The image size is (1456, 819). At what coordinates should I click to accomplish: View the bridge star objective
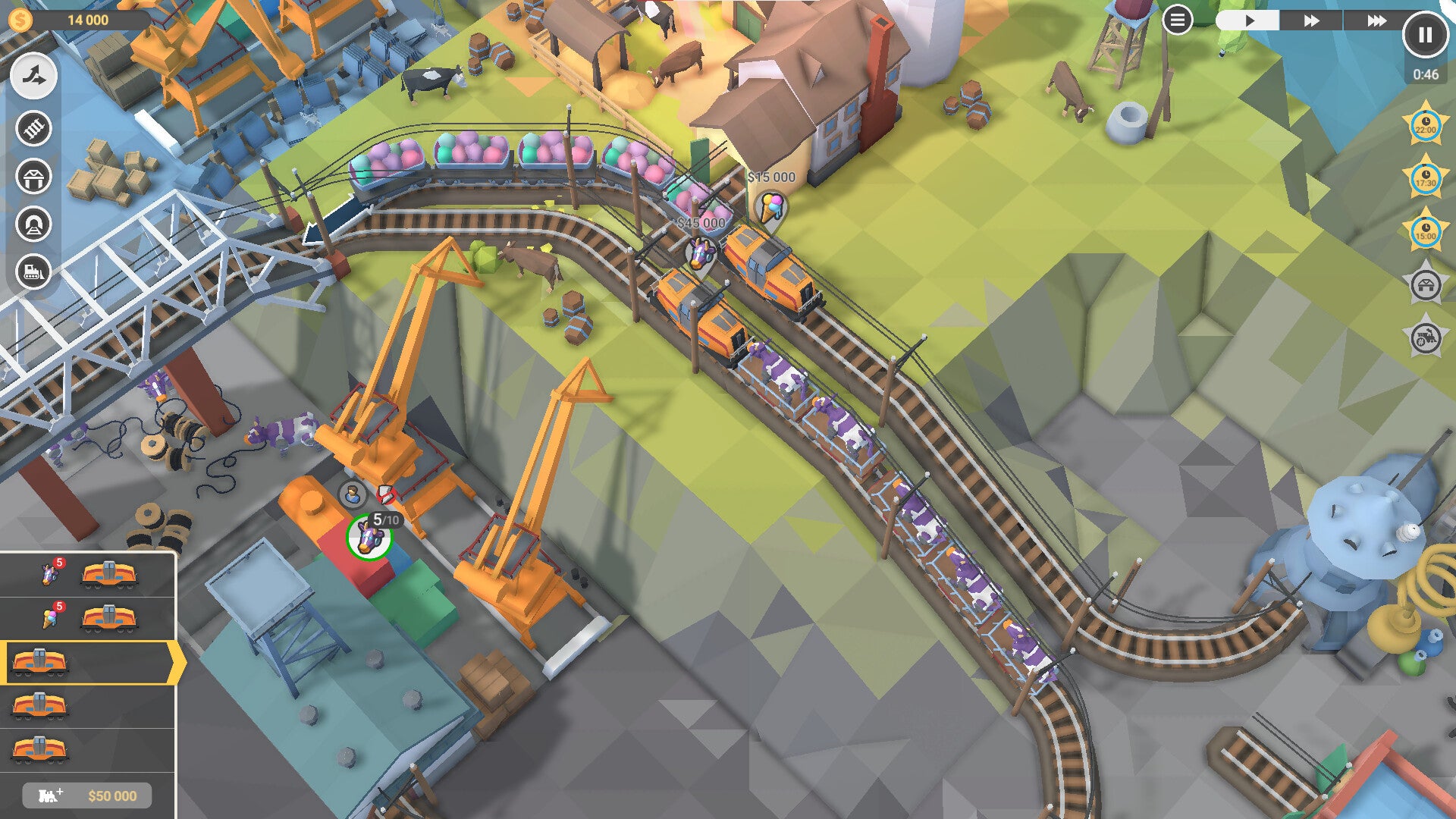(1426, 285)
